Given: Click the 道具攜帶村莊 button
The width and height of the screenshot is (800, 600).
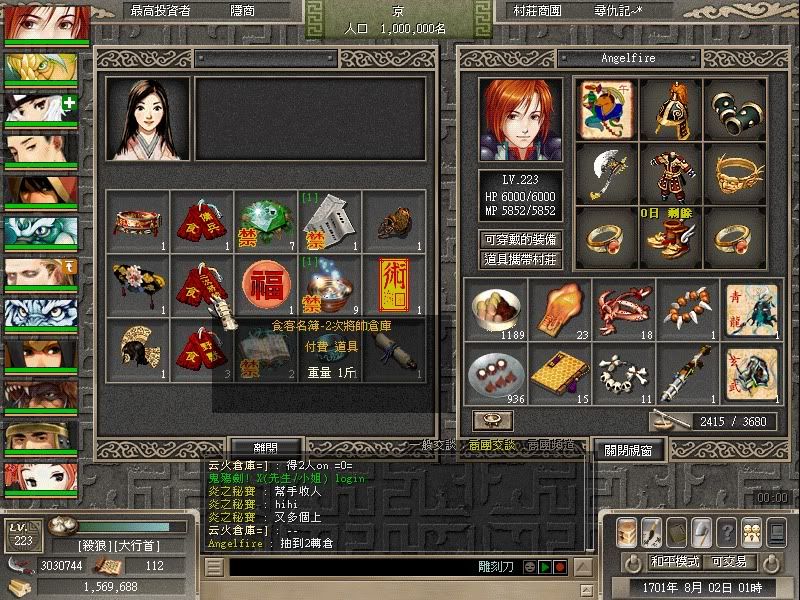Looking at the screenshot, I should (520, 259).
